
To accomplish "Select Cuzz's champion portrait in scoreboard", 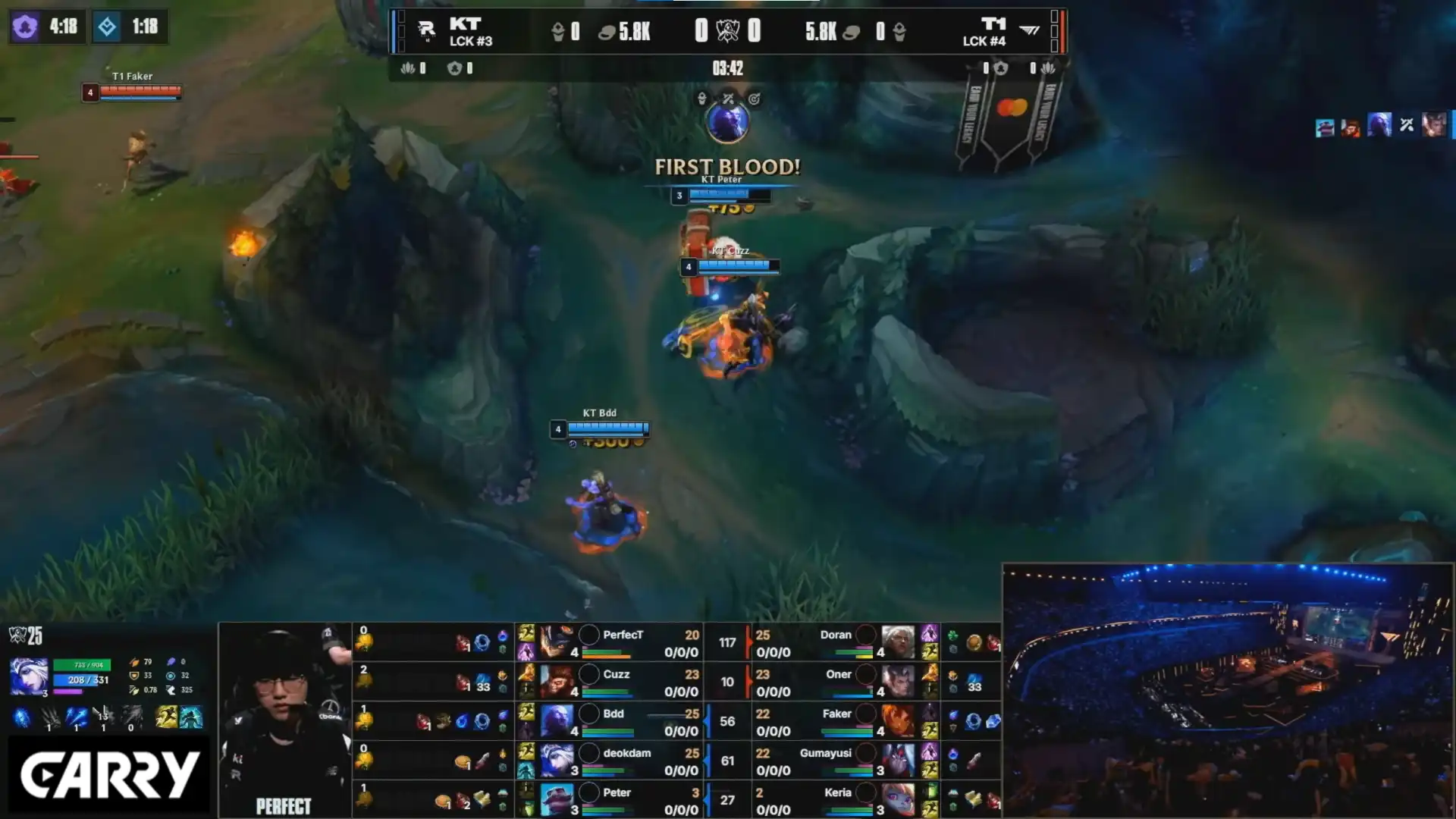I will point(556,681).
